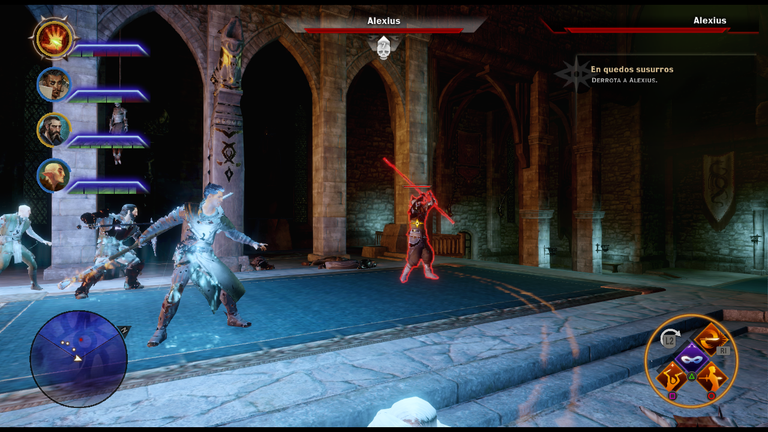Select the Inquisitor's glowing hand portrait
This screenshot has height=432, width=768.
(53, 39)
